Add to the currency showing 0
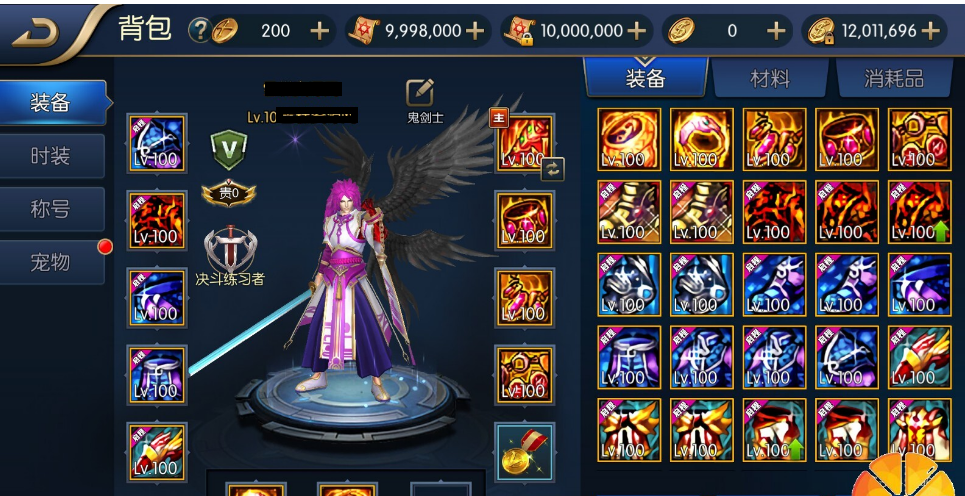Viewport: 965px width, 496px height. pos(776,31)
